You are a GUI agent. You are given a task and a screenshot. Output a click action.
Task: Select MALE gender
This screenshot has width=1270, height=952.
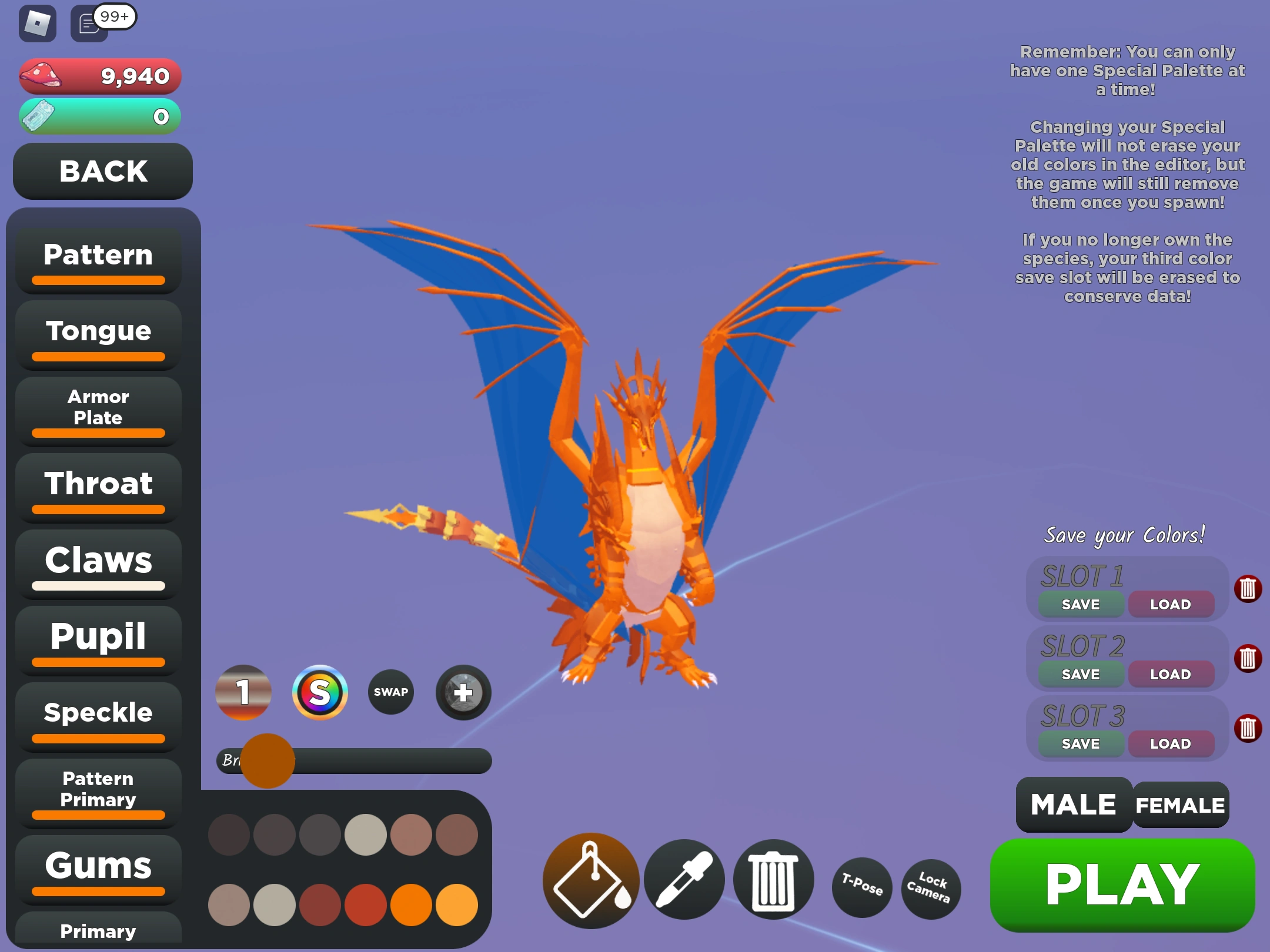click(1072, 804)
